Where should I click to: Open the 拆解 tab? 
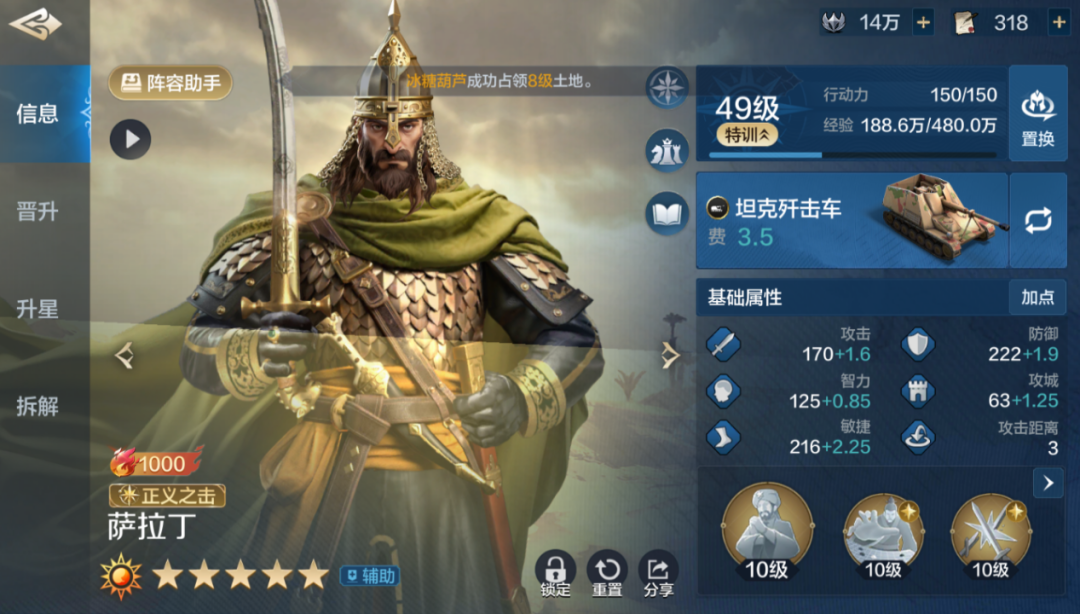click(x=38, y=406)
